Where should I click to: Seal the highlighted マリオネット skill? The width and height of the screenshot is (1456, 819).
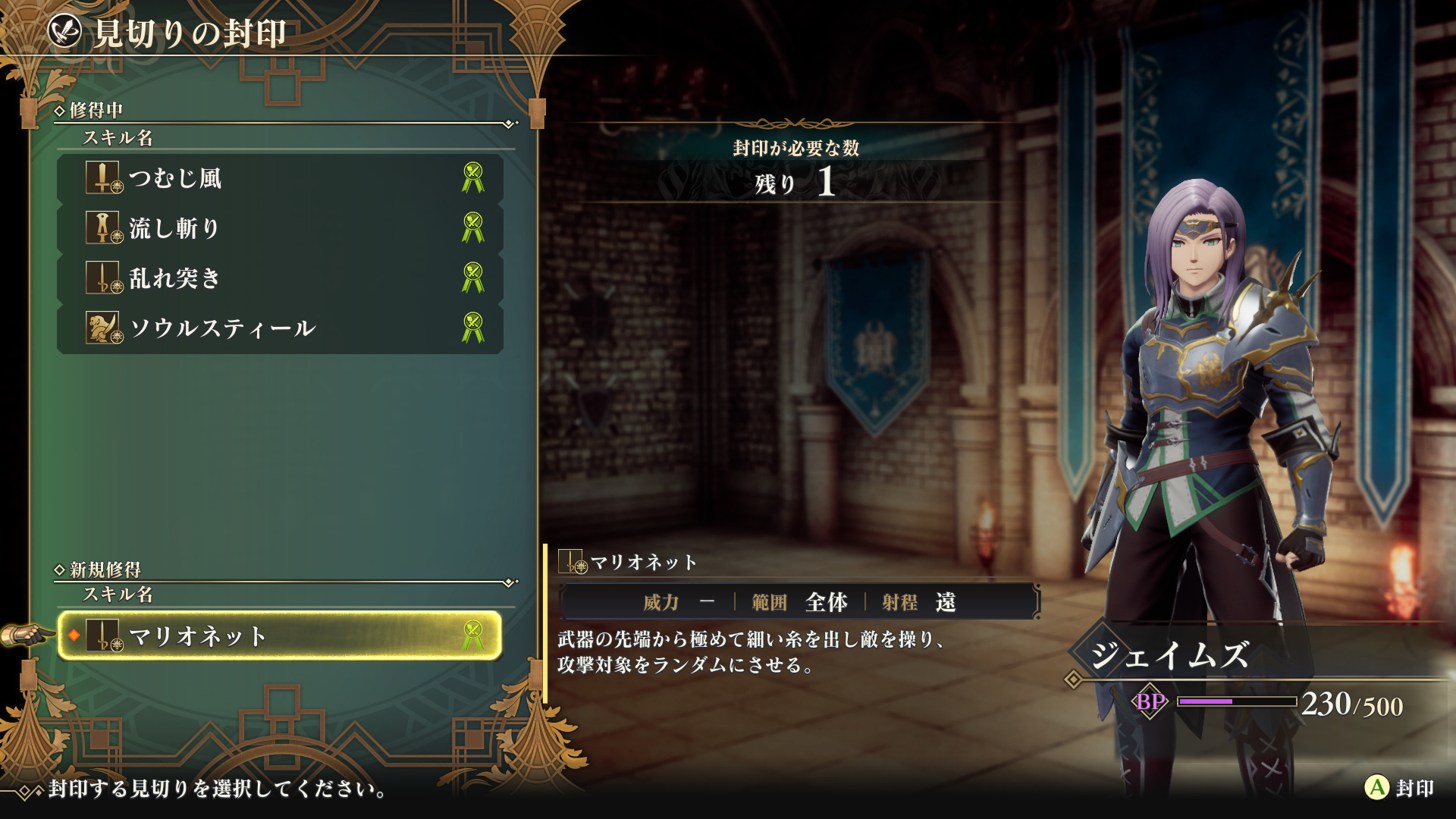[x=1398, y=788]
